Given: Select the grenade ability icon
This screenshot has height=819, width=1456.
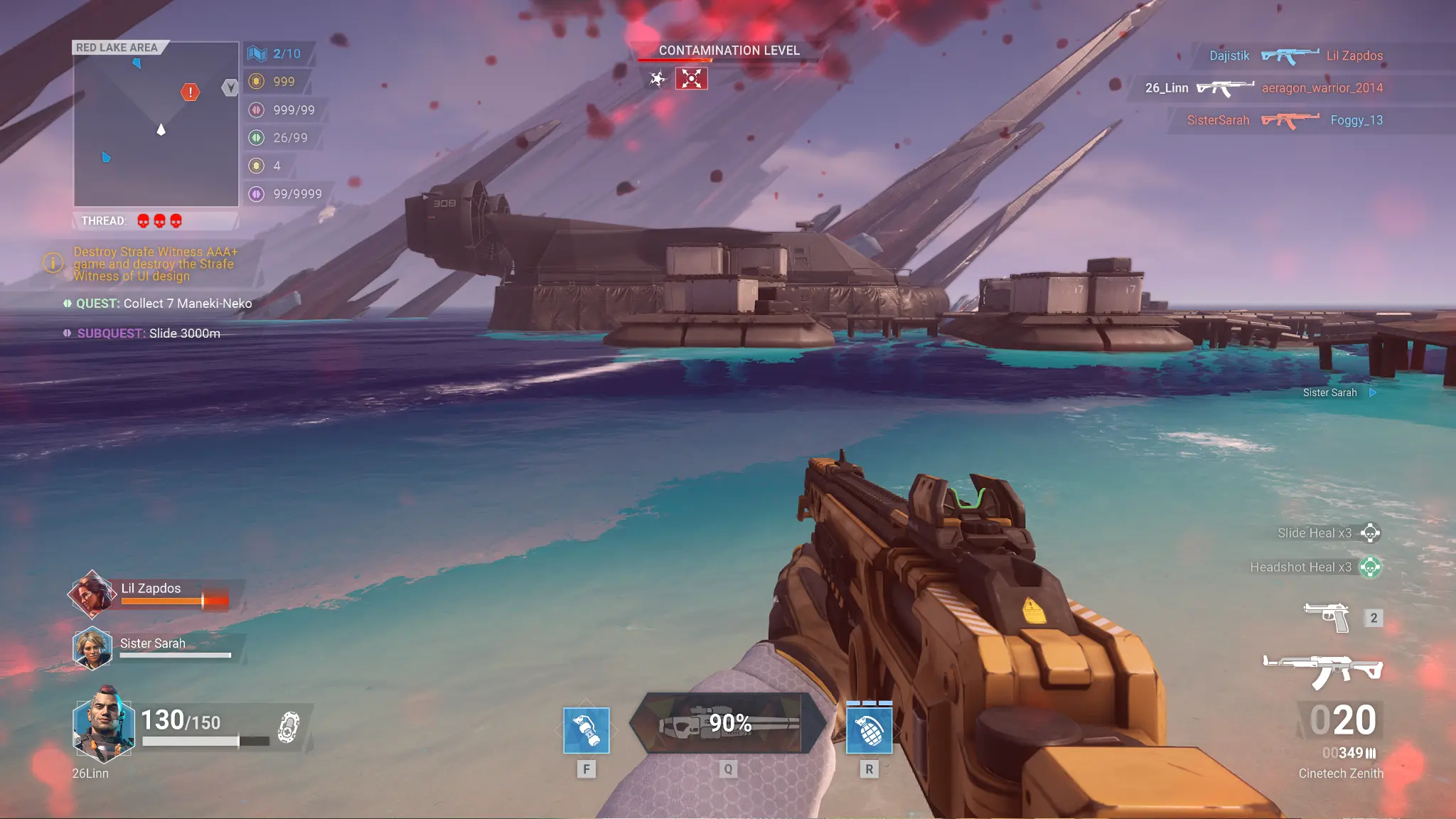Looking at the screenshot, I should 869,730.
